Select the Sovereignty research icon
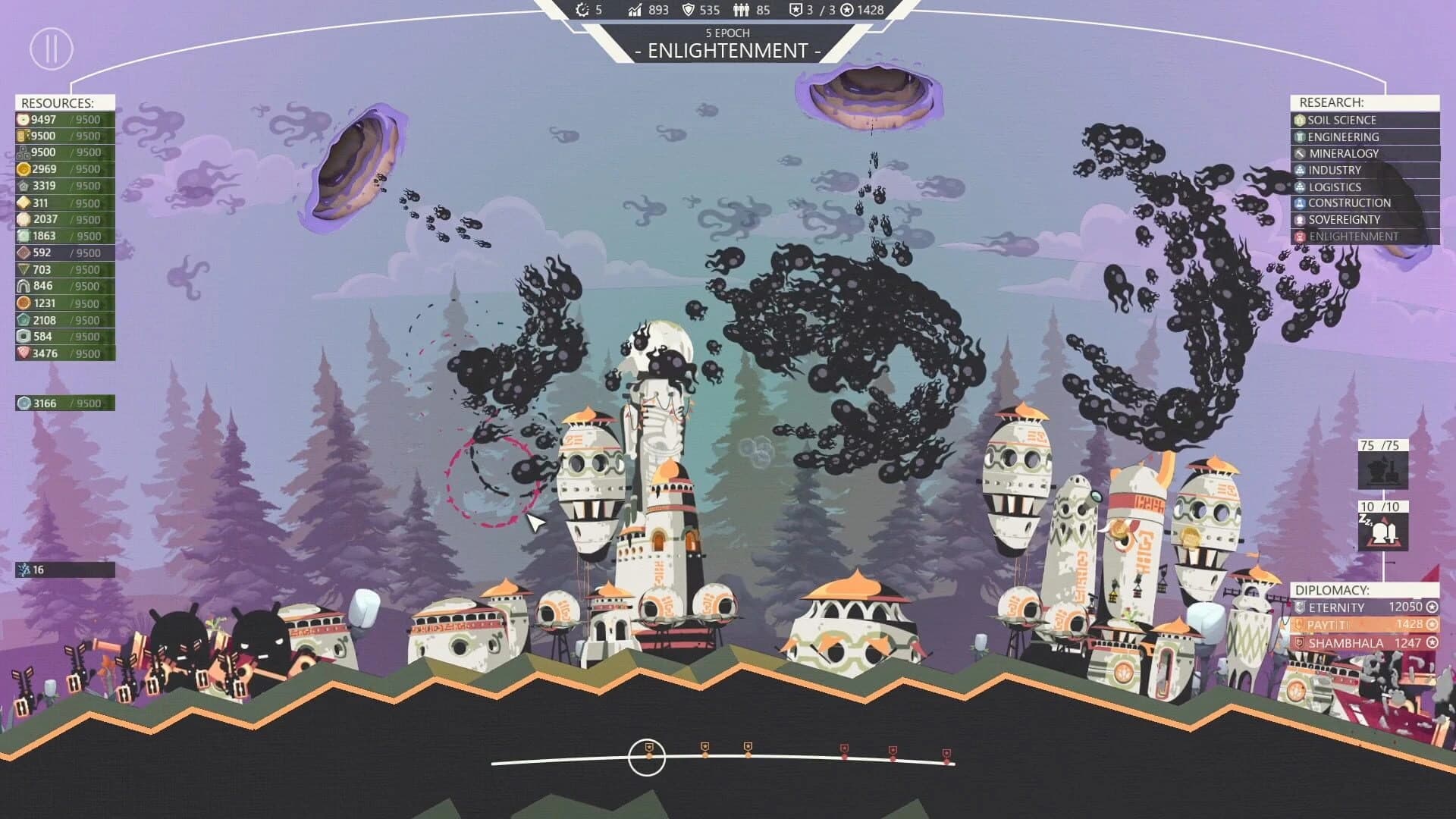 pos(1298,219)
